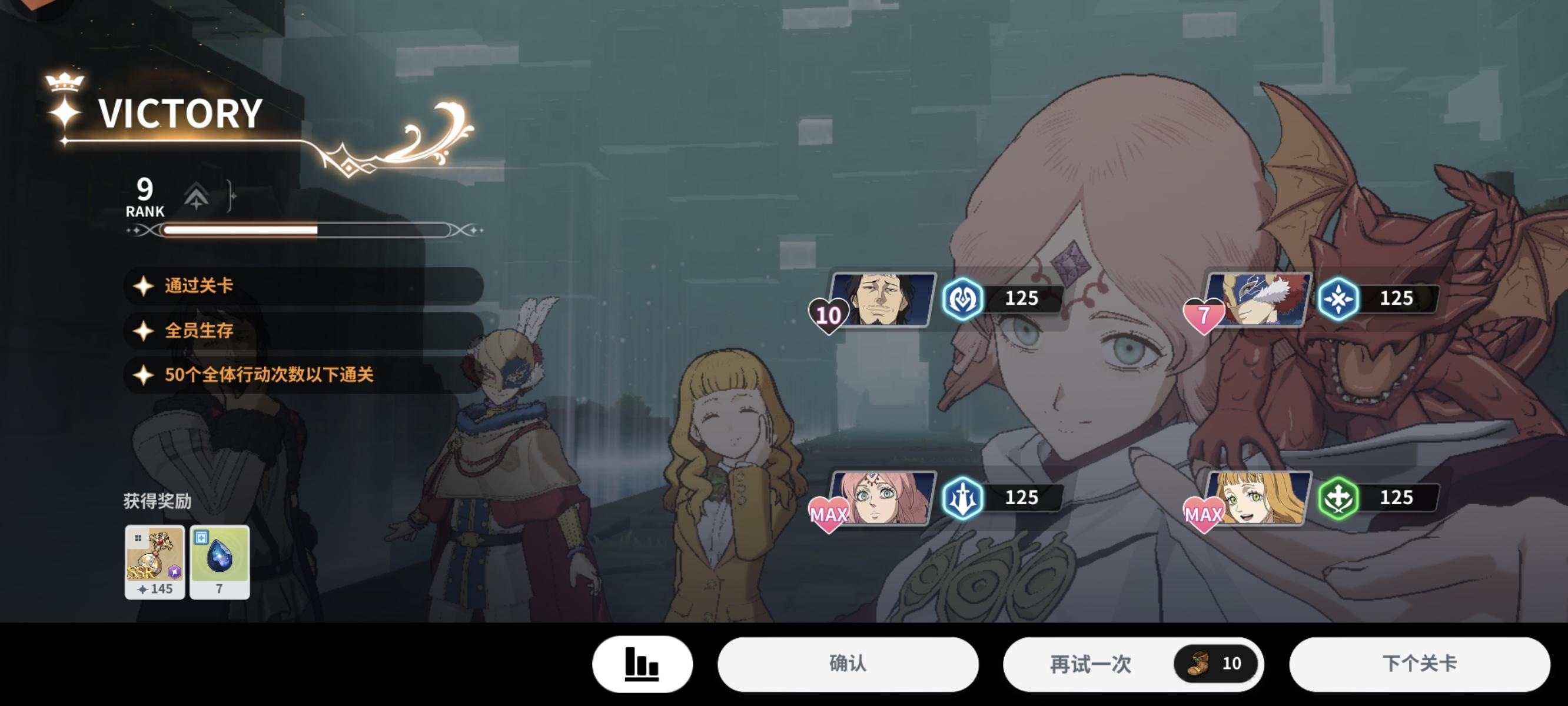This screenshot has height=706, width=1568.
Task: Select the grid icon on SSR reward card
Action: (138, 539)
